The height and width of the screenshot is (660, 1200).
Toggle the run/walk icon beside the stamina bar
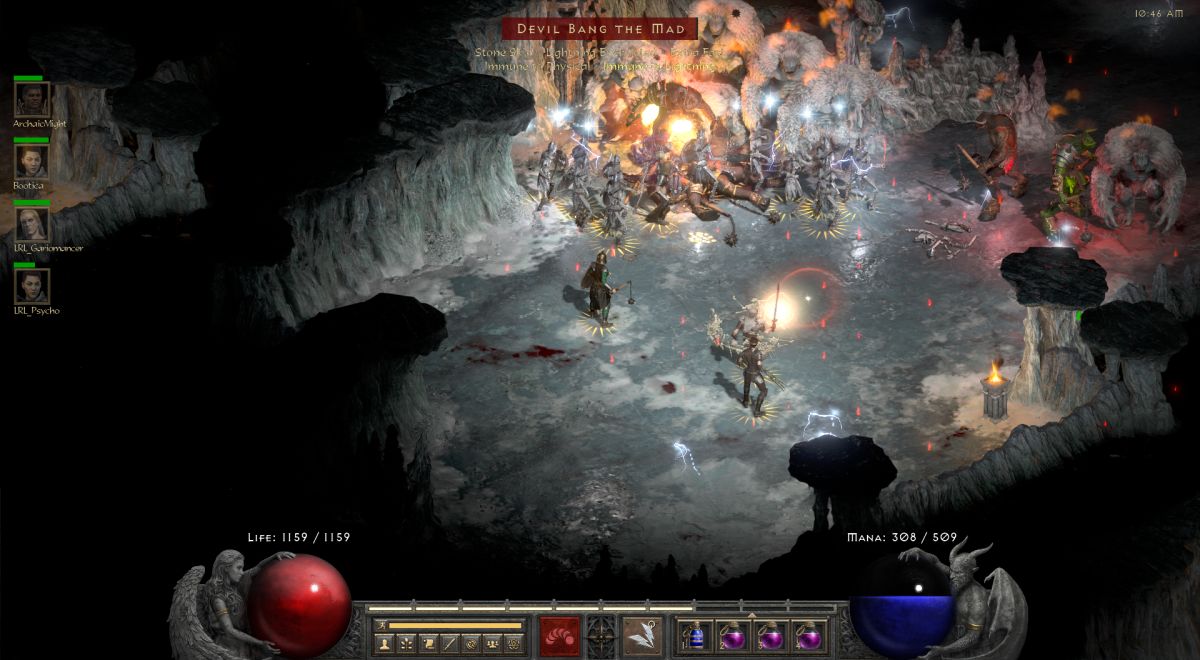pyautogui.click(x=380, y=625)
